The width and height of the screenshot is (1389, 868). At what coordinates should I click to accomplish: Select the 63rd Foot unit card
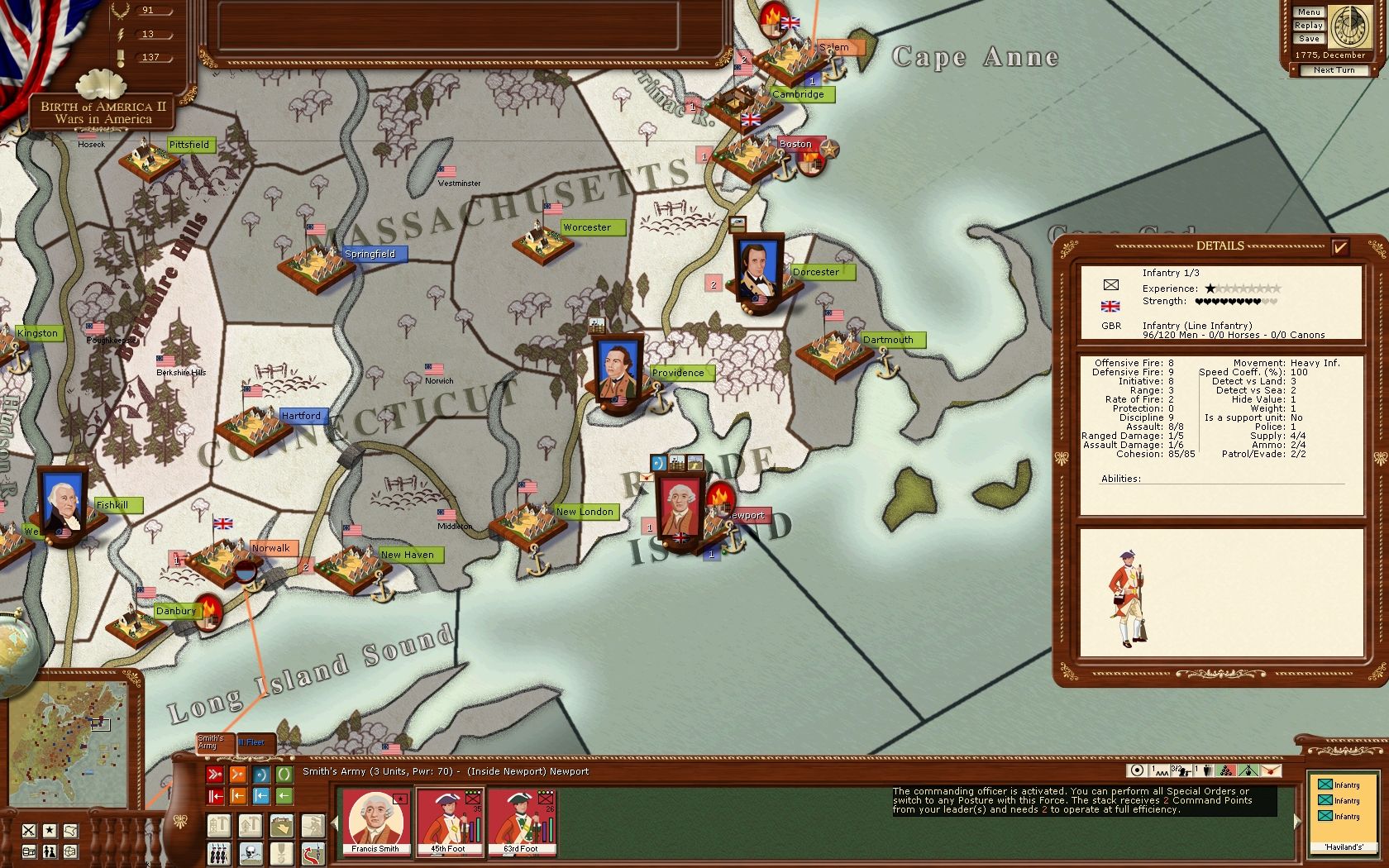tap(521, 821)
